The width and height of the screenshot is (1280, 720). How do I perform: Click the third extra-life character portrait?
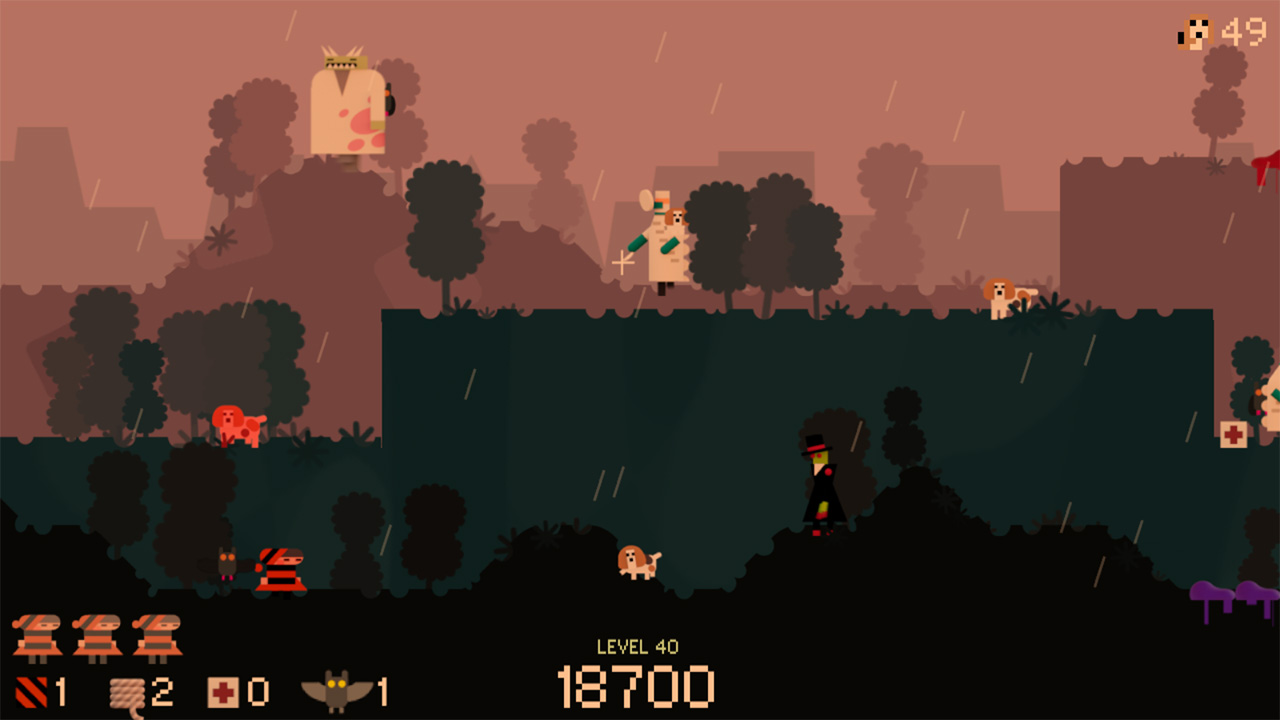click(157, 637)
